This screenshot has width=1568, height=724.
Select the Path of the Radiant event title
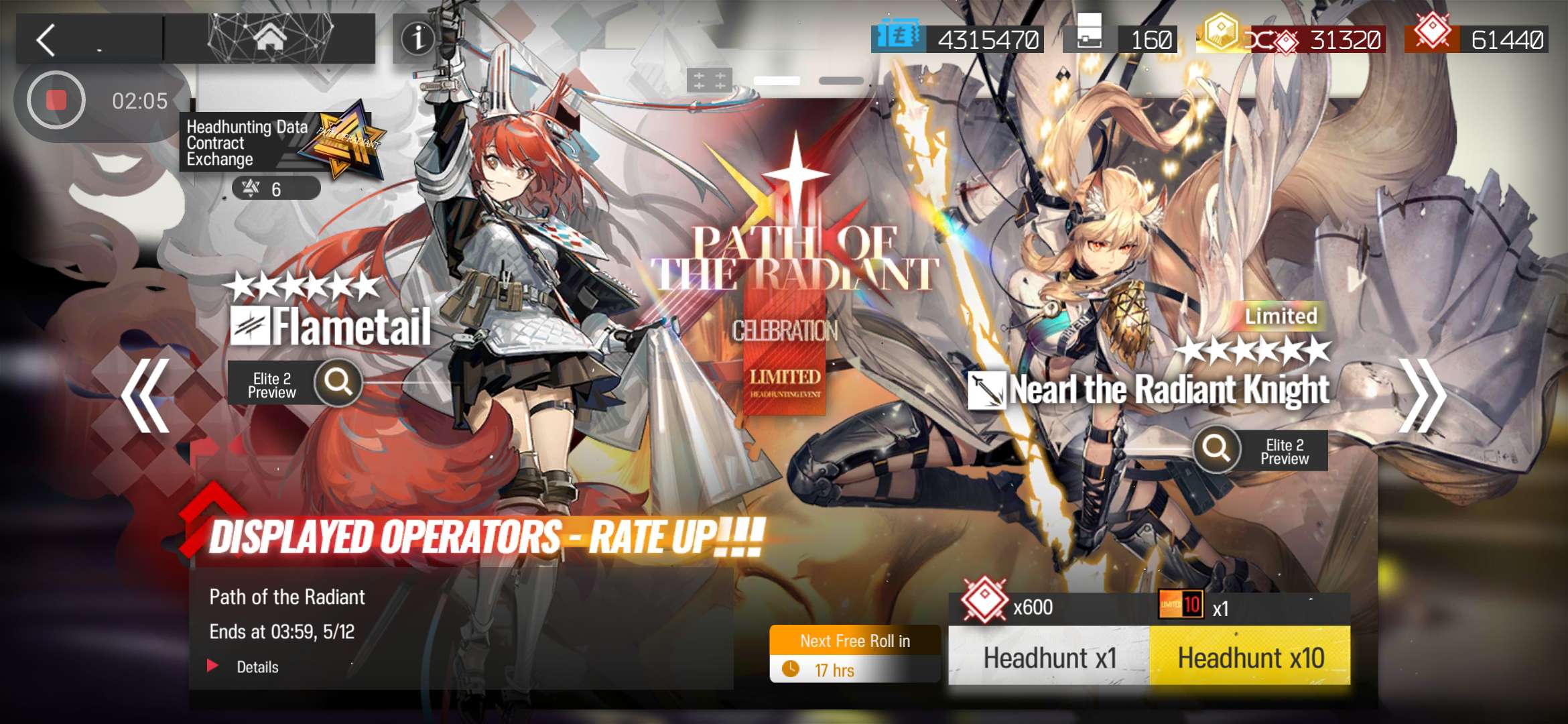pos(288,597)
